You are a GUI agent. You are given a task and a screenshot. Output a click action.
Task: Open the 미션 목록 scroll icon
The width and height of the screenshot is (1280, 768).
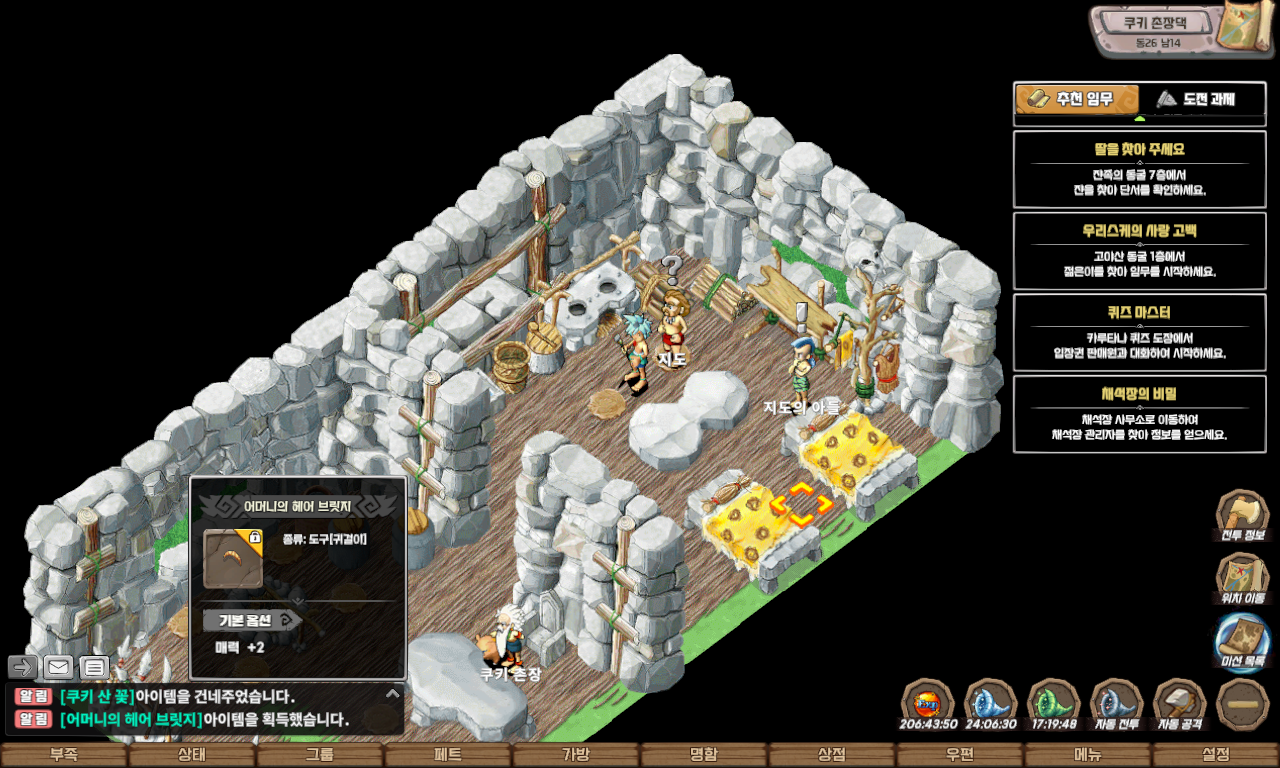1242,640
